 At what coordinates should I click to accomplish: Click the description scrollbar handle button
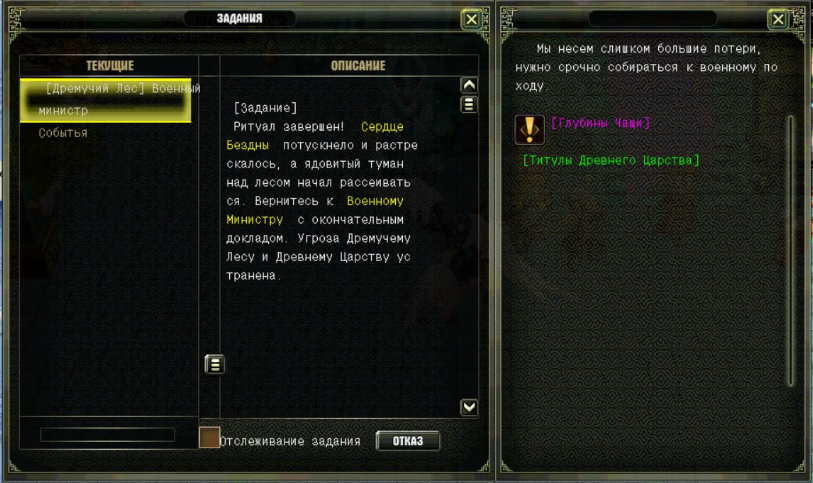point(468,105)
